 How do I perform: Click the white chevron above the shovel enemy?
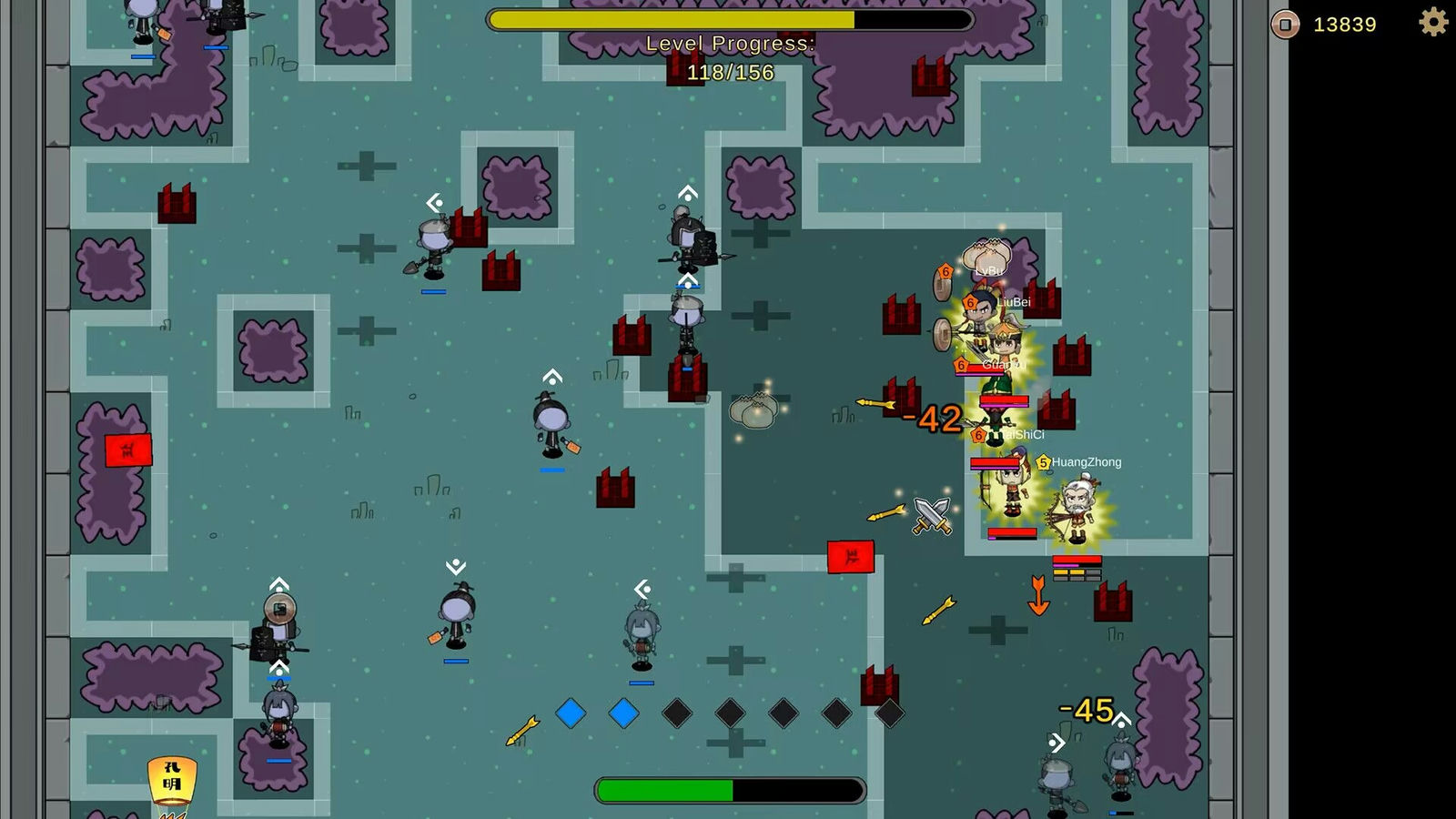[x=433, y=201]
